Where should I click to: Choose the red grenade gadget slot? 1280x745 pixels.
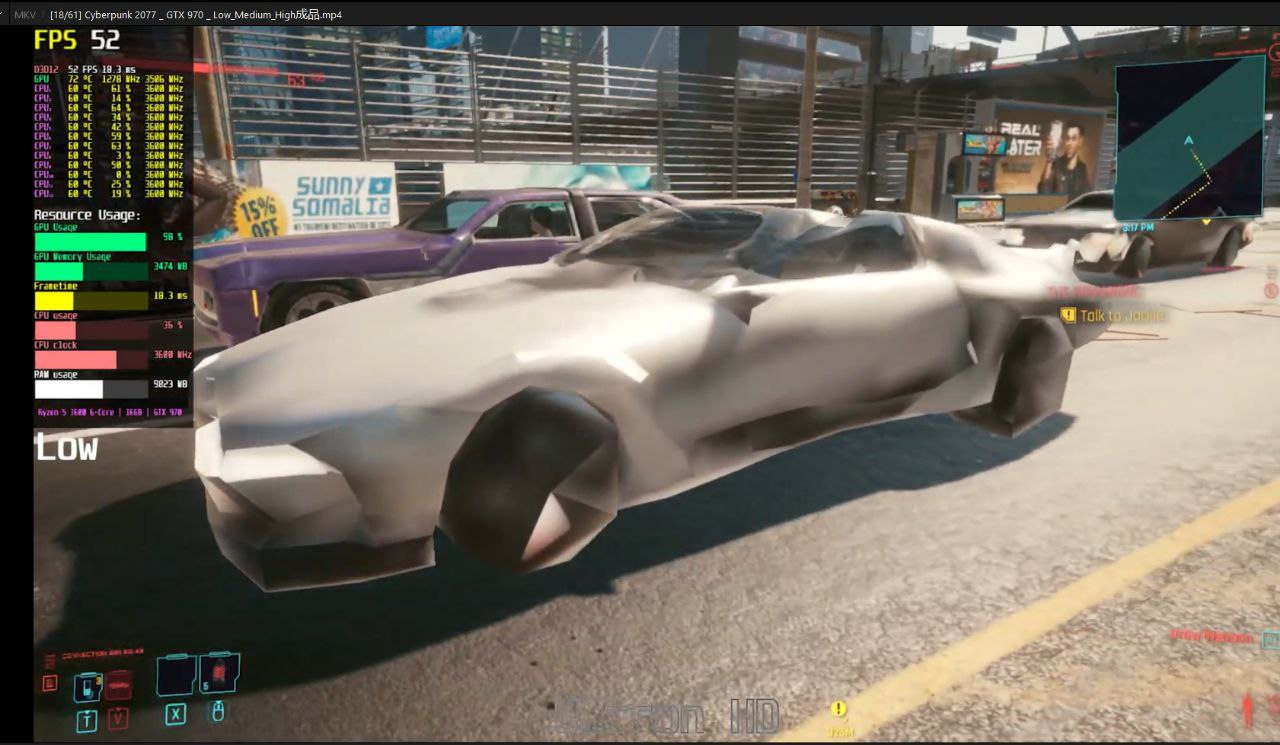(x=219, y=674)
